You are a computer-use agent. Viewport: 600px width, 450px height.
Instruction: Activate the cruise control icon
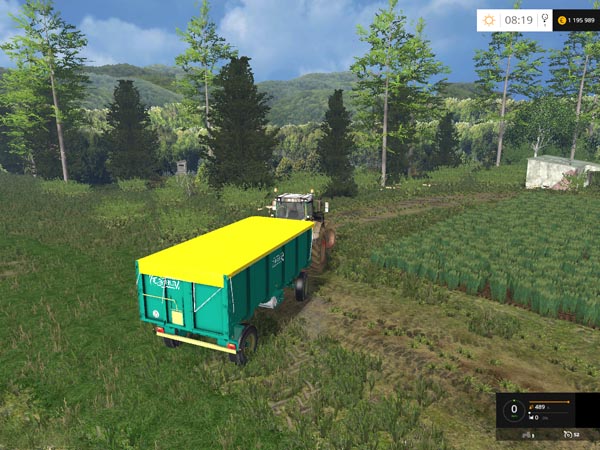[x=567, y=434]
